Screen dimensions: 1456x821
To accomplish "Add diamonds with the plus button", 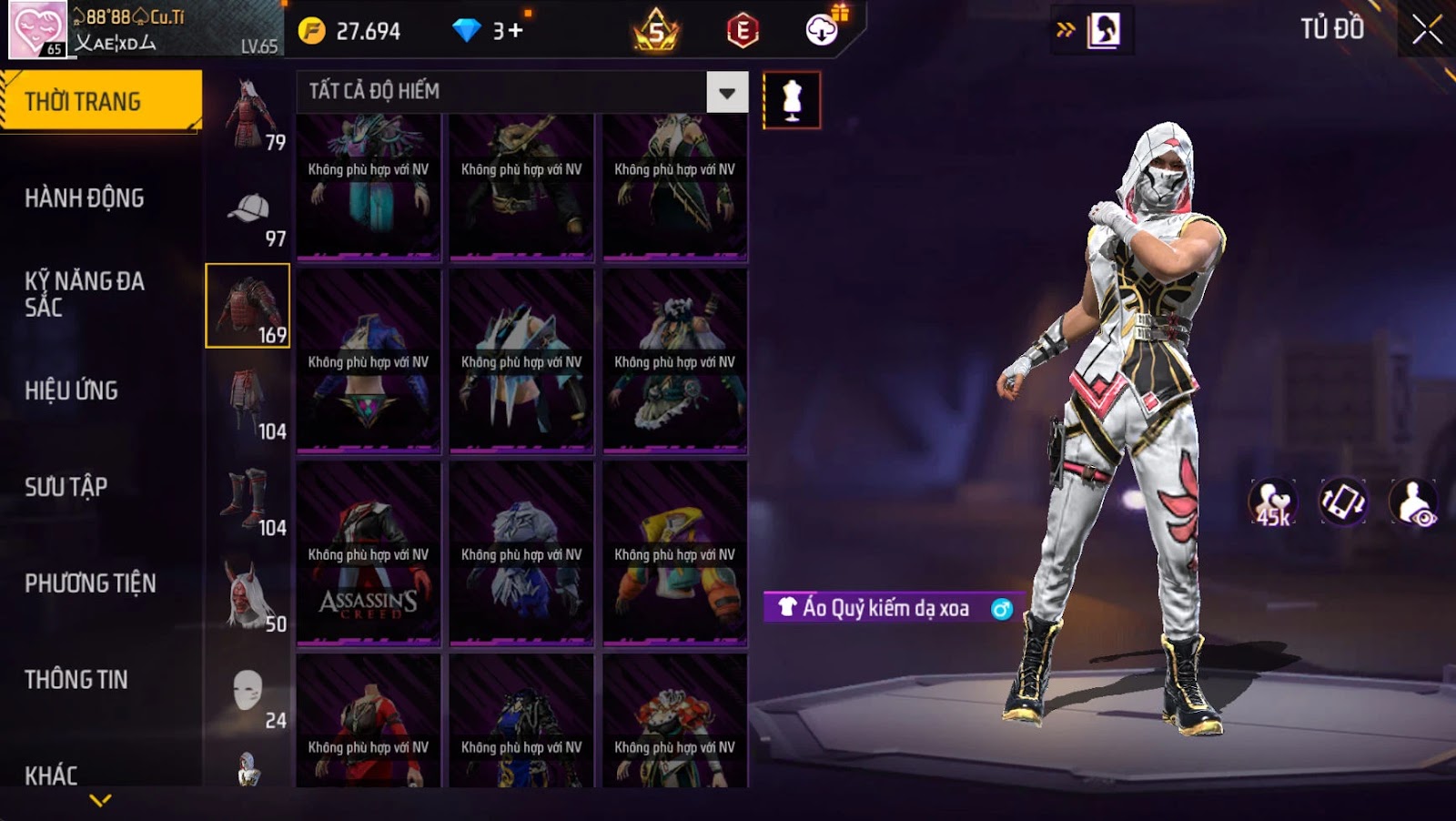I will coord(516,31).
